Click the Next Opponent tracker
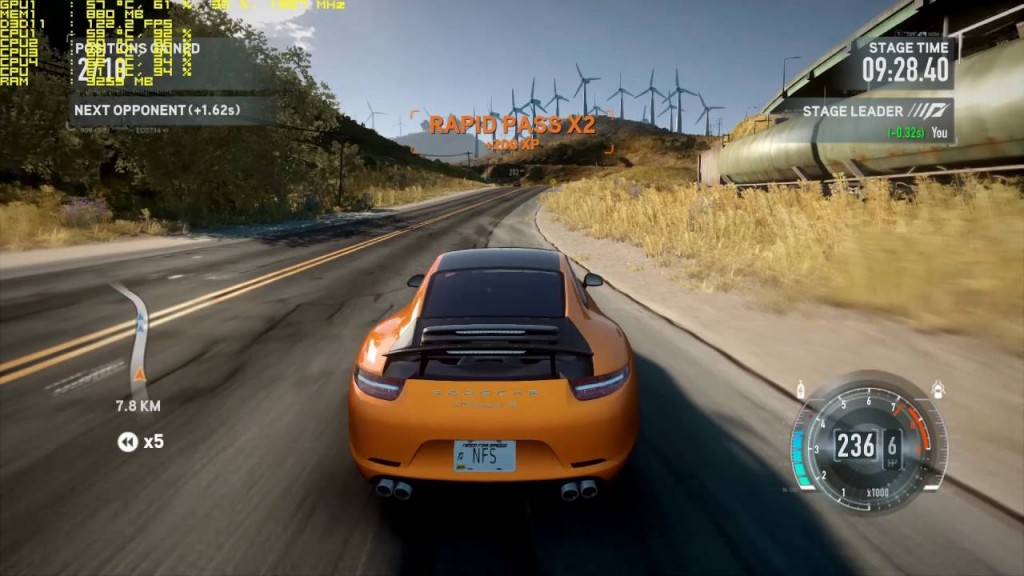This screenshot has width=1024, height=576. pyautogui.click(x=158, y=110)
